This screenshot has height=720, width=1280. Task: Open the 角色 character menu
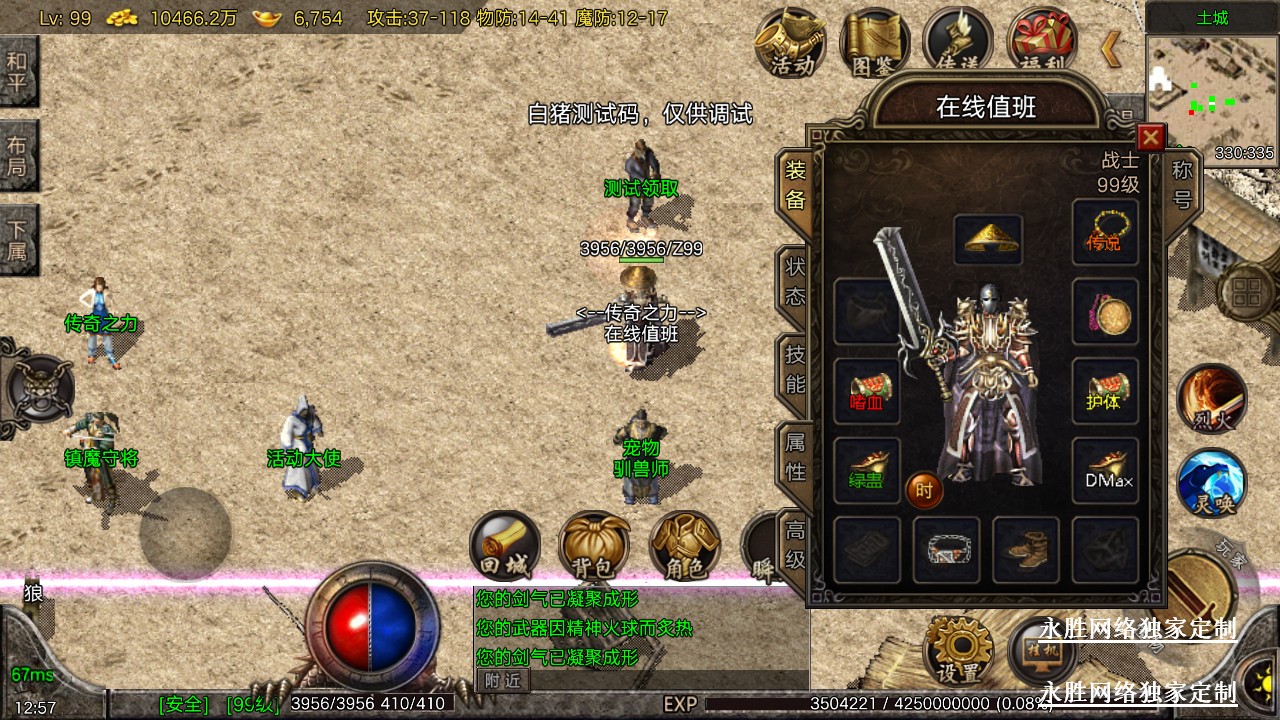[684, 548]
